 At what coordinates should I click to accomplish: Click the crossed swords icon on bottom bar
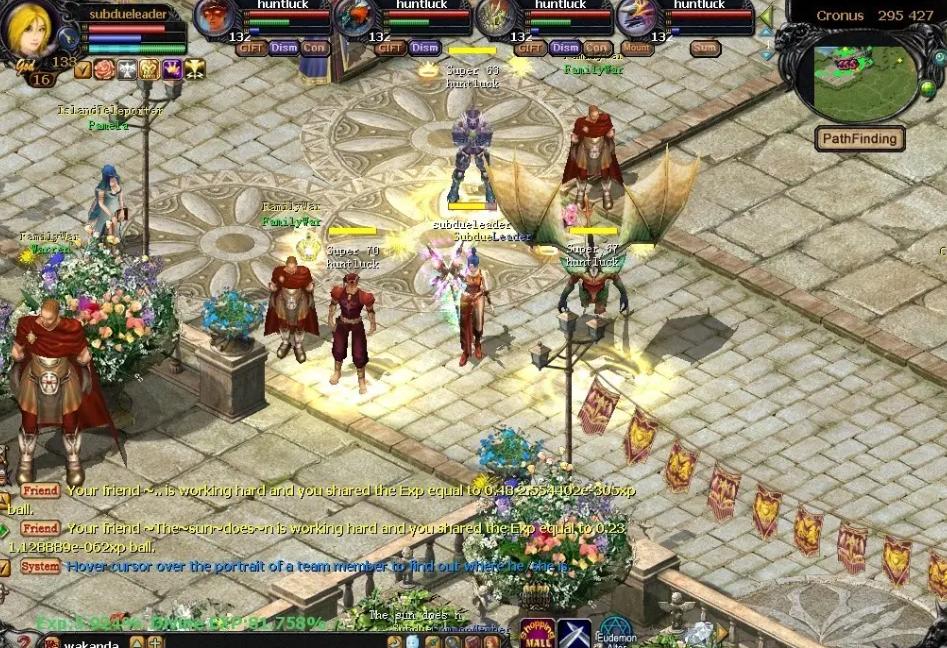click(574, 634)
